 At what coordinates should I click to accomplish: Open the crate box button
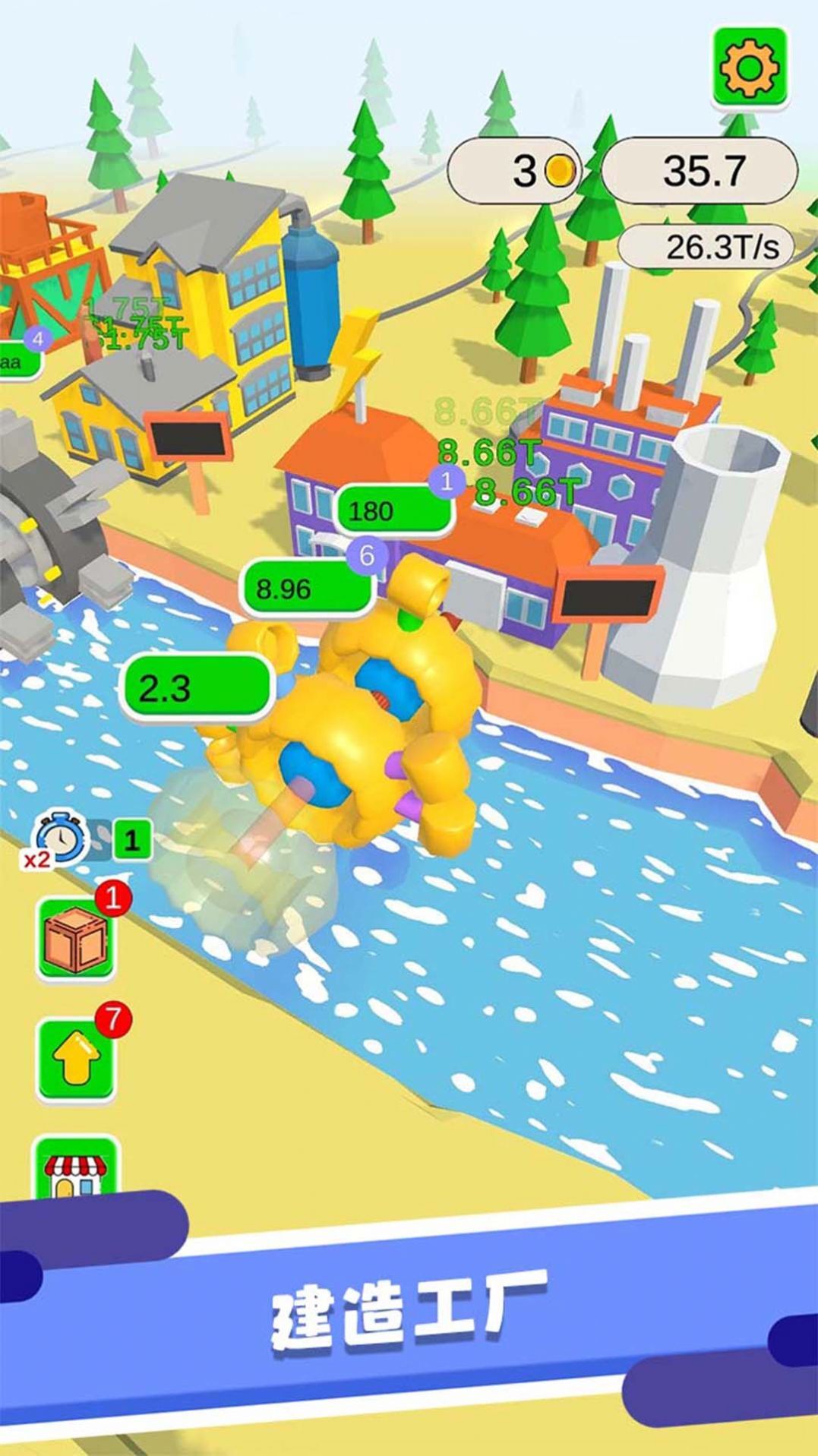(76, 940)
